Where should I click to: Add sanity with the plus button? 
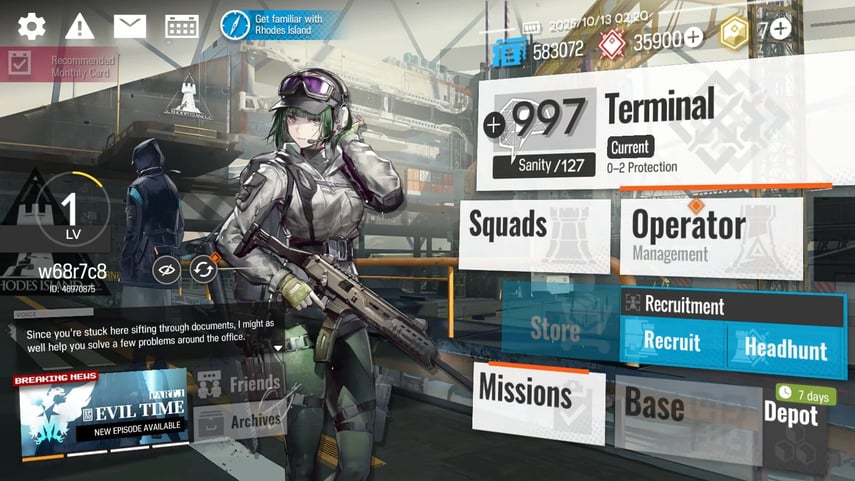[494, 125]
